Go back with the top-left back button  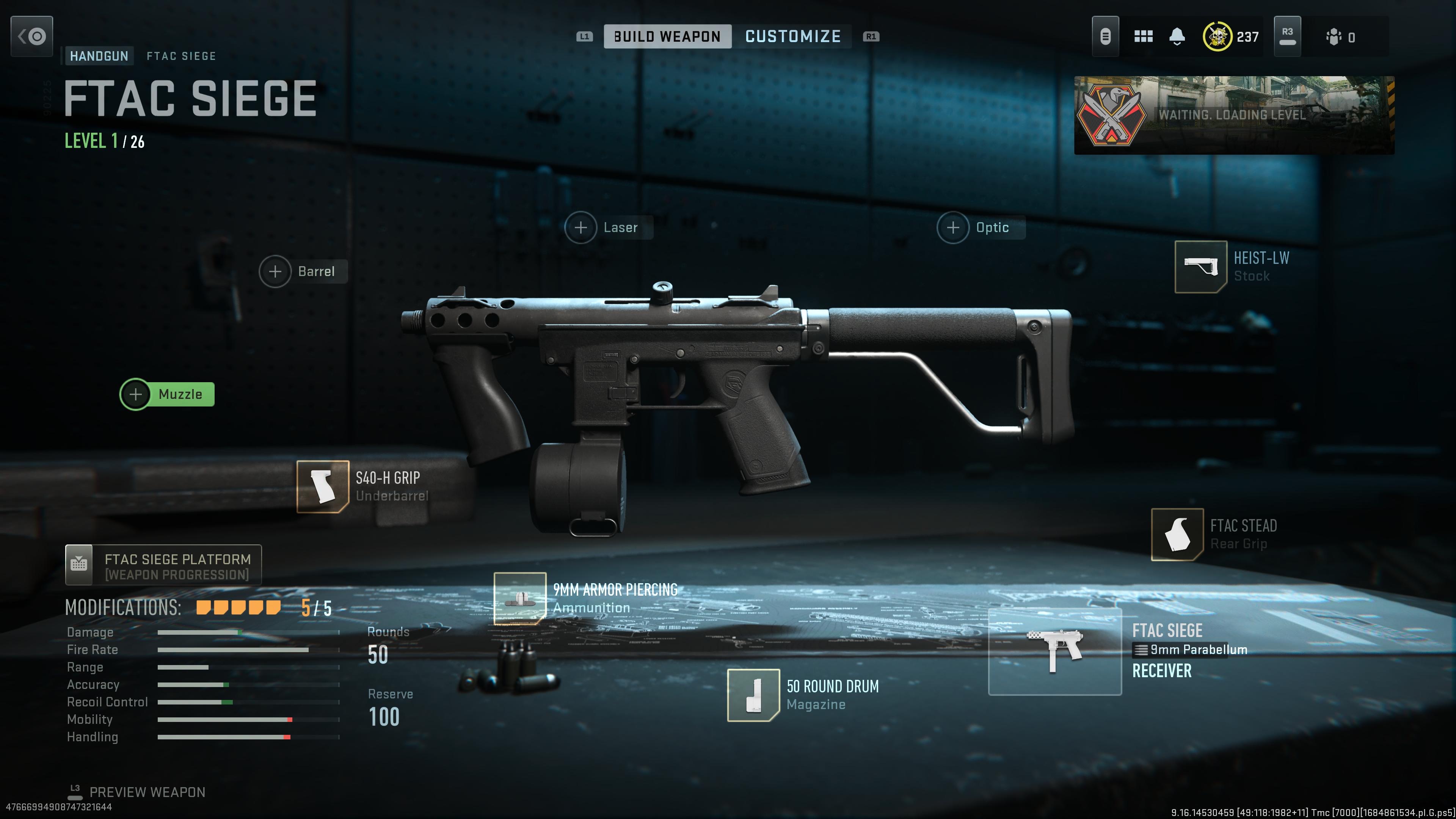(x=31, y=37)
